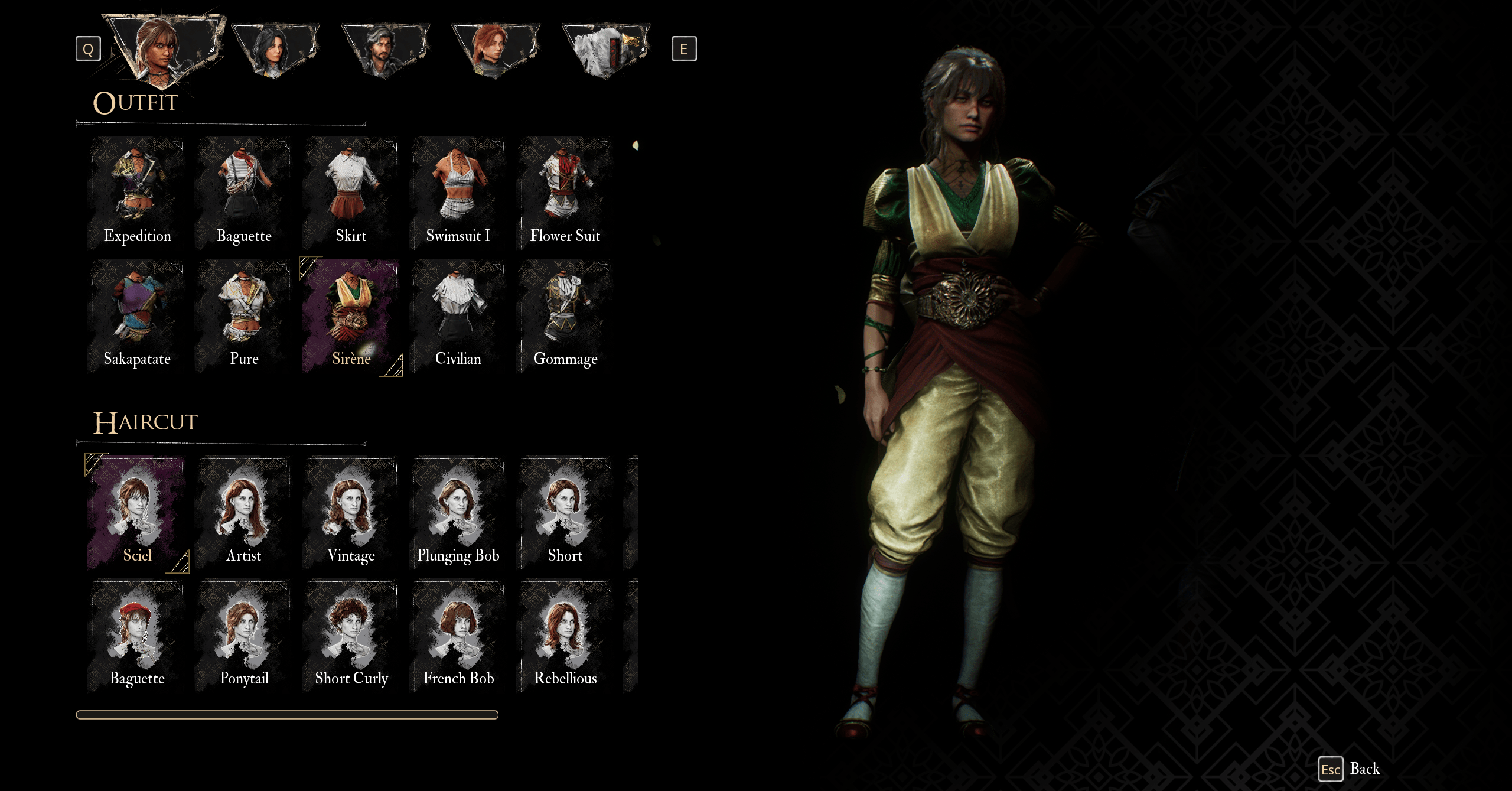Select the Expedition outfit
This screenshot has width=1512, height=791.
tap(137, 193)
